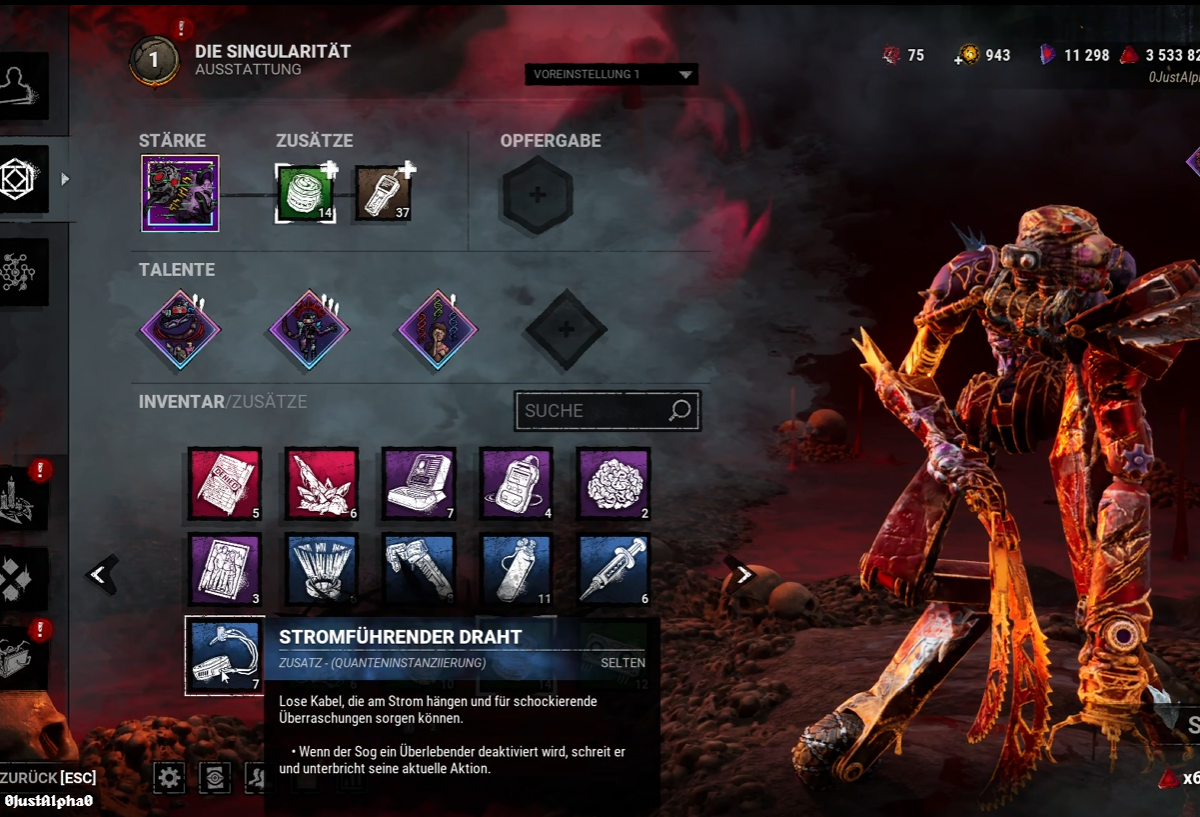Choose the blue syringe add-on
This screenshot has height=817, width=1200.
tap(613, 570)
